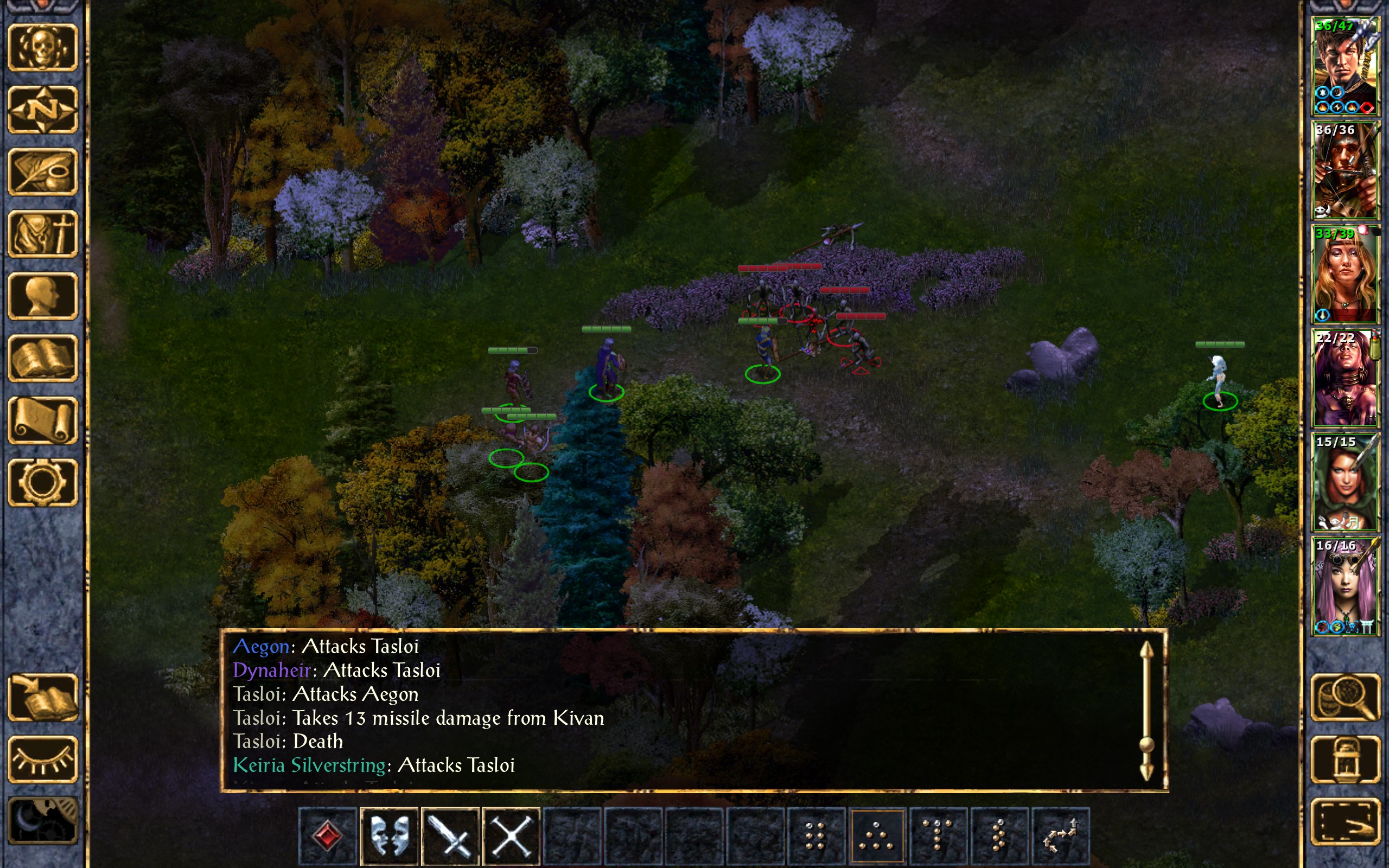Select the first portrait with 36/47 health
The width and height of the screenshot is (1389, 868).
coord(1345,66)
